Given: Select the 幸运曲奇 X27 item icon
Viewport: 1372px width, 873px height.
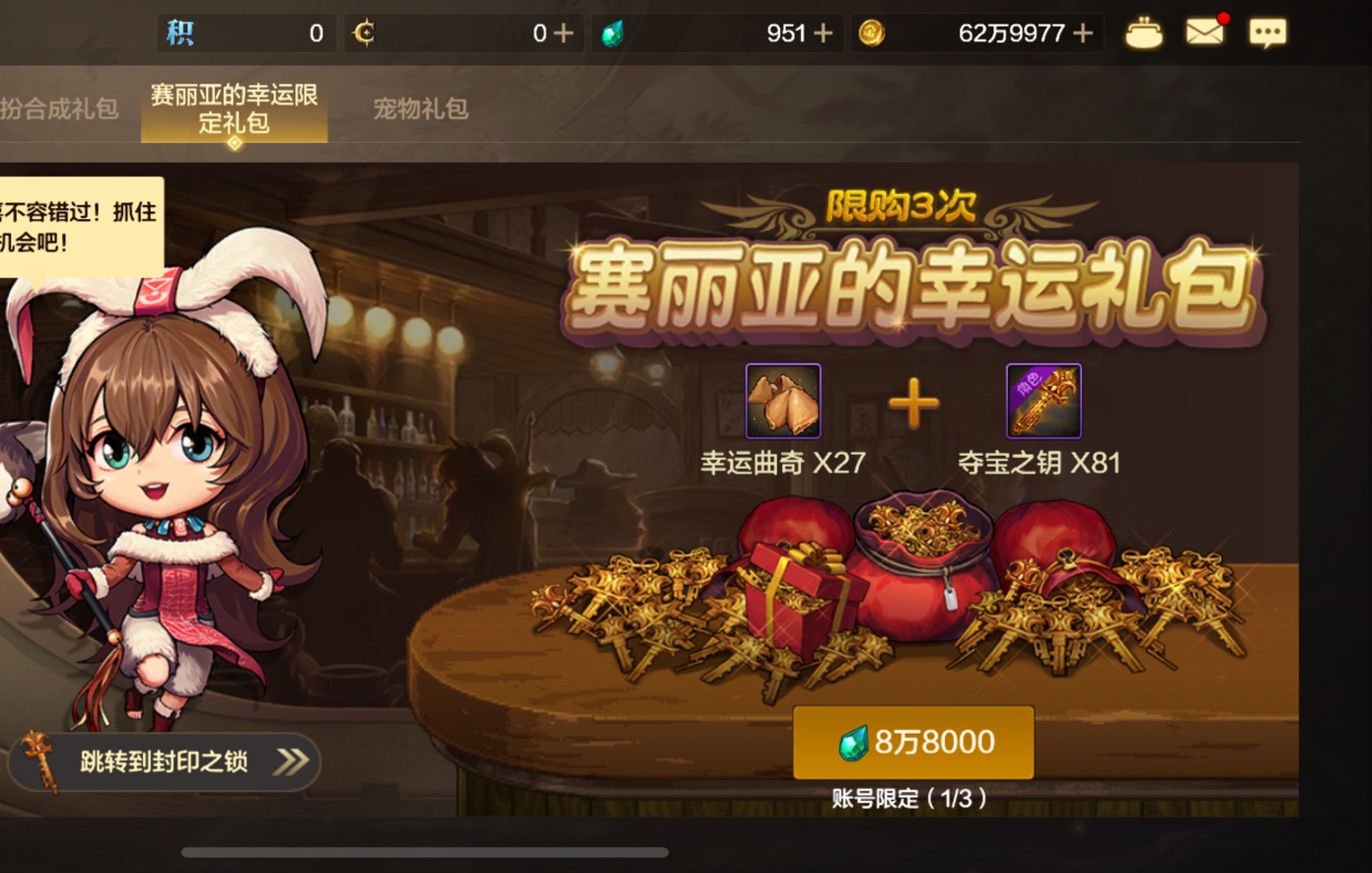Looking at the screenshot, I should [x=780, y=402].
